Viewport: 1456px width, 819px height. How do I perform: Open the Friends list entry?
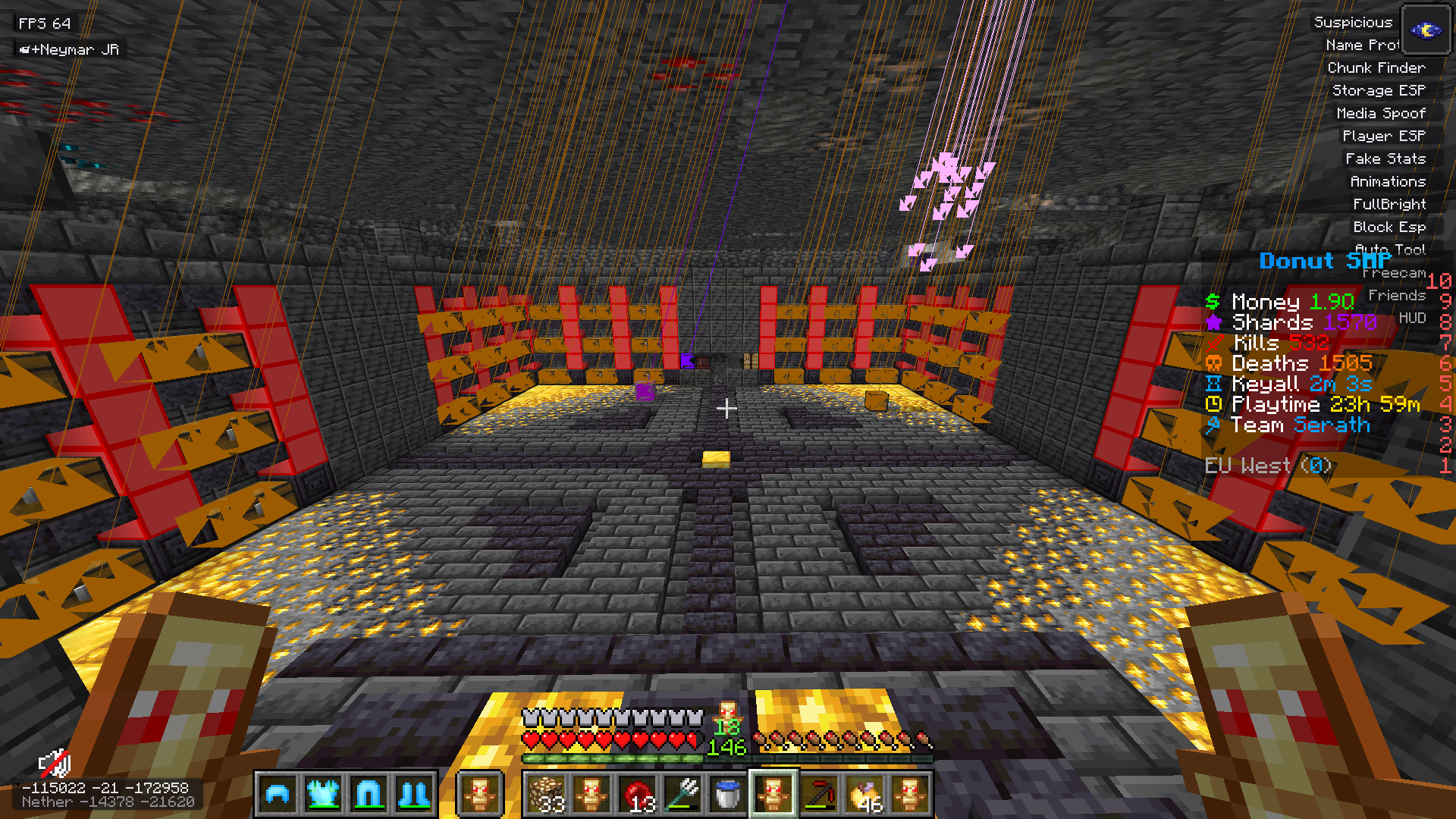[x=1398, y=296]
